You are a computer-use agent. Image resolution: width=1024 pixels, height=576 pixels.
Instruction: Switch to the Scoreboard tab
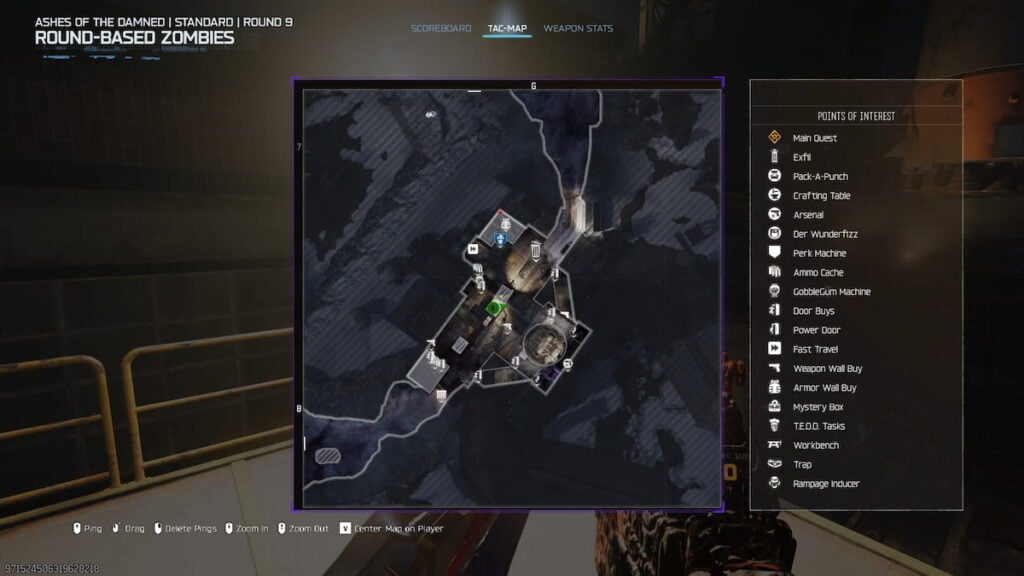(441, 28)
